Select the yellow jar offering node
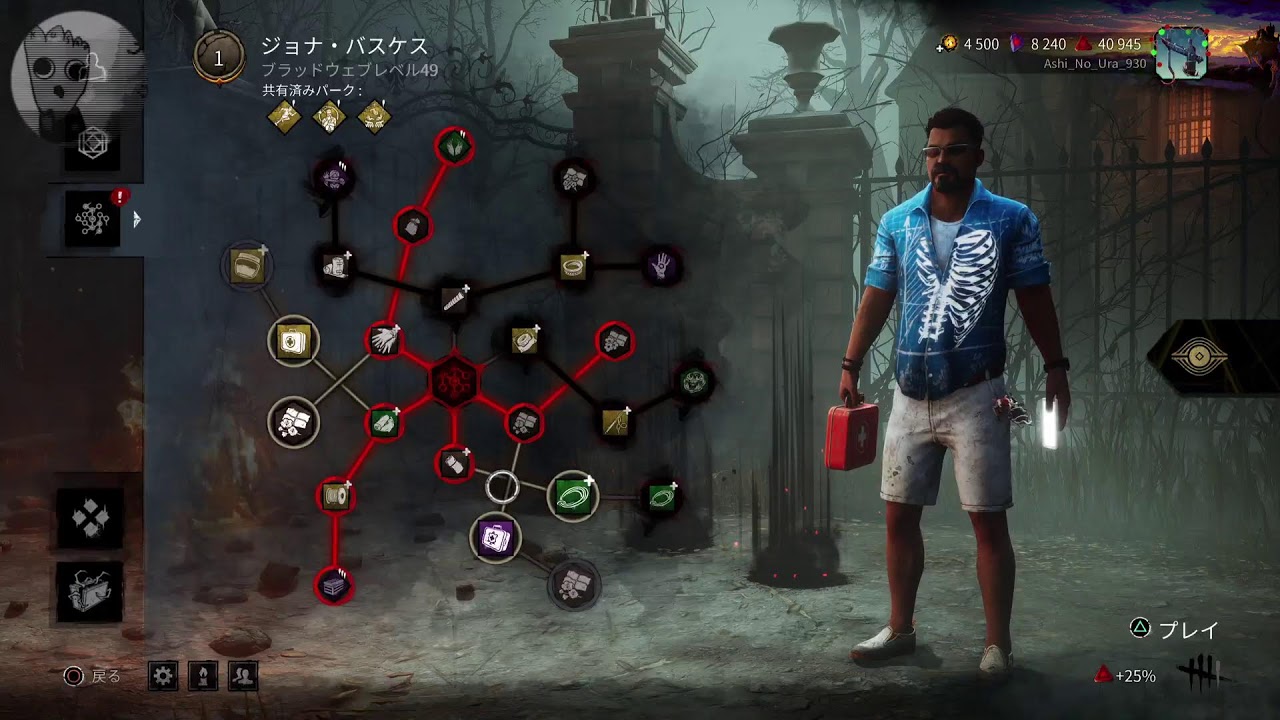Viewport: 1280px width, 720px height. (x=247, y=265)
